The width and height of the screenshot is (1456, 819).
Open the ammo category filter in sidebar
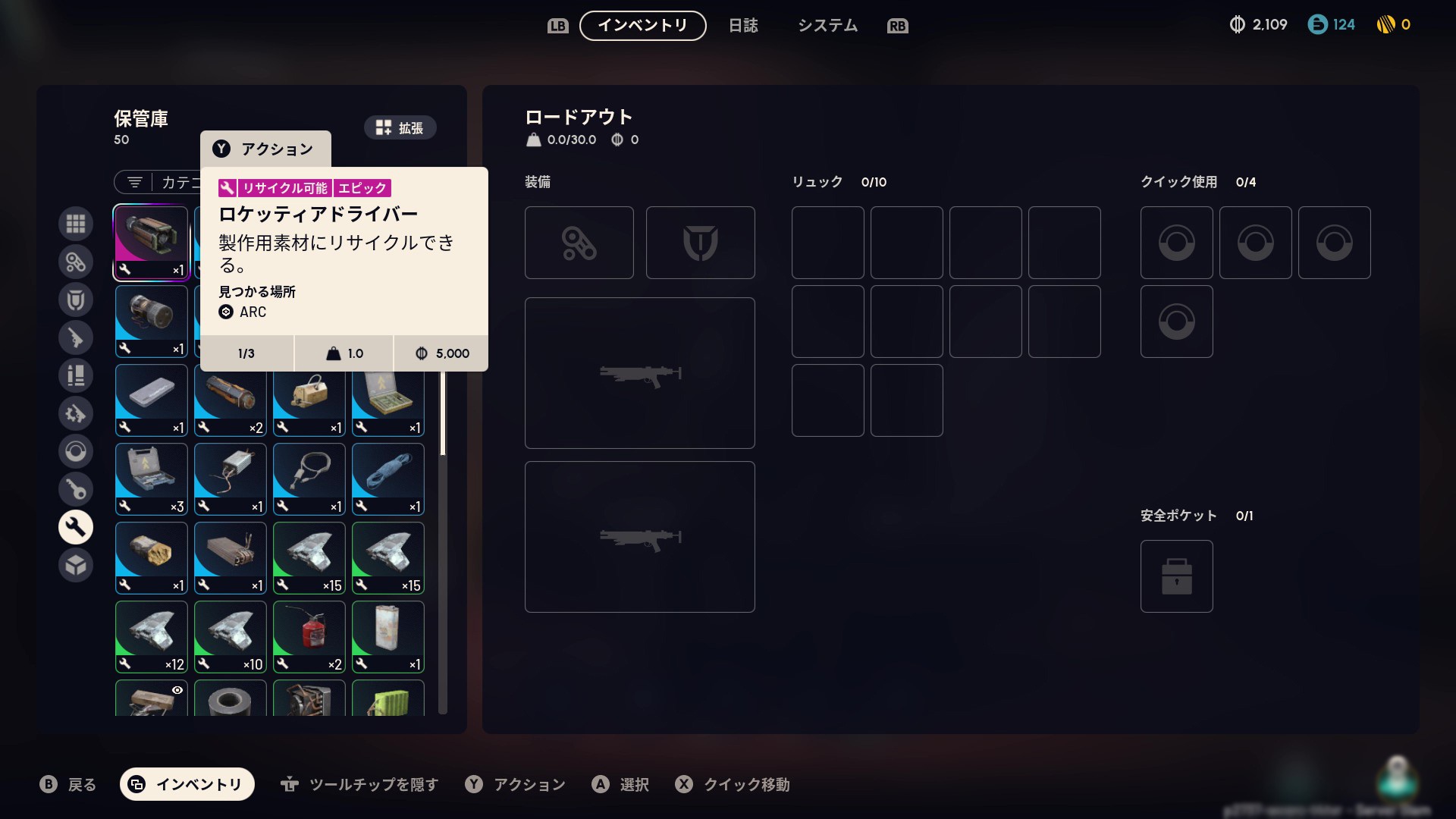(x=76, y=375)
